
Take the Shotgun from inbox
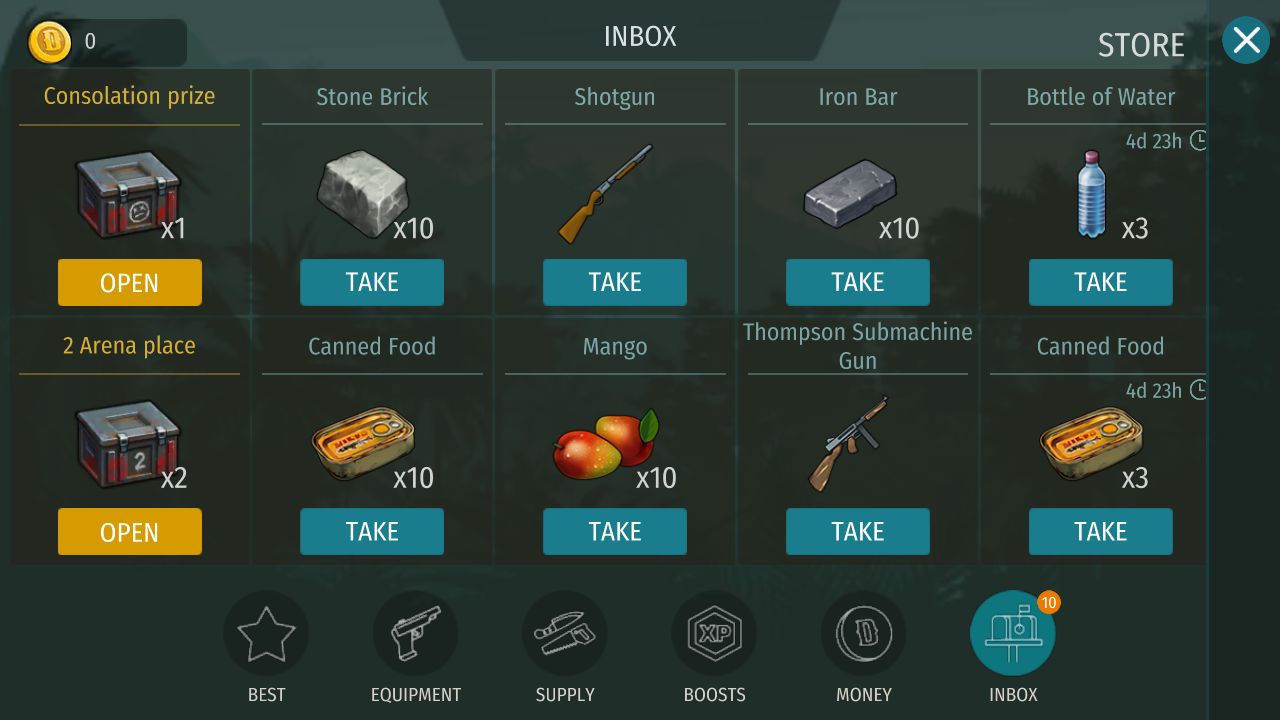tap(614, 282)
